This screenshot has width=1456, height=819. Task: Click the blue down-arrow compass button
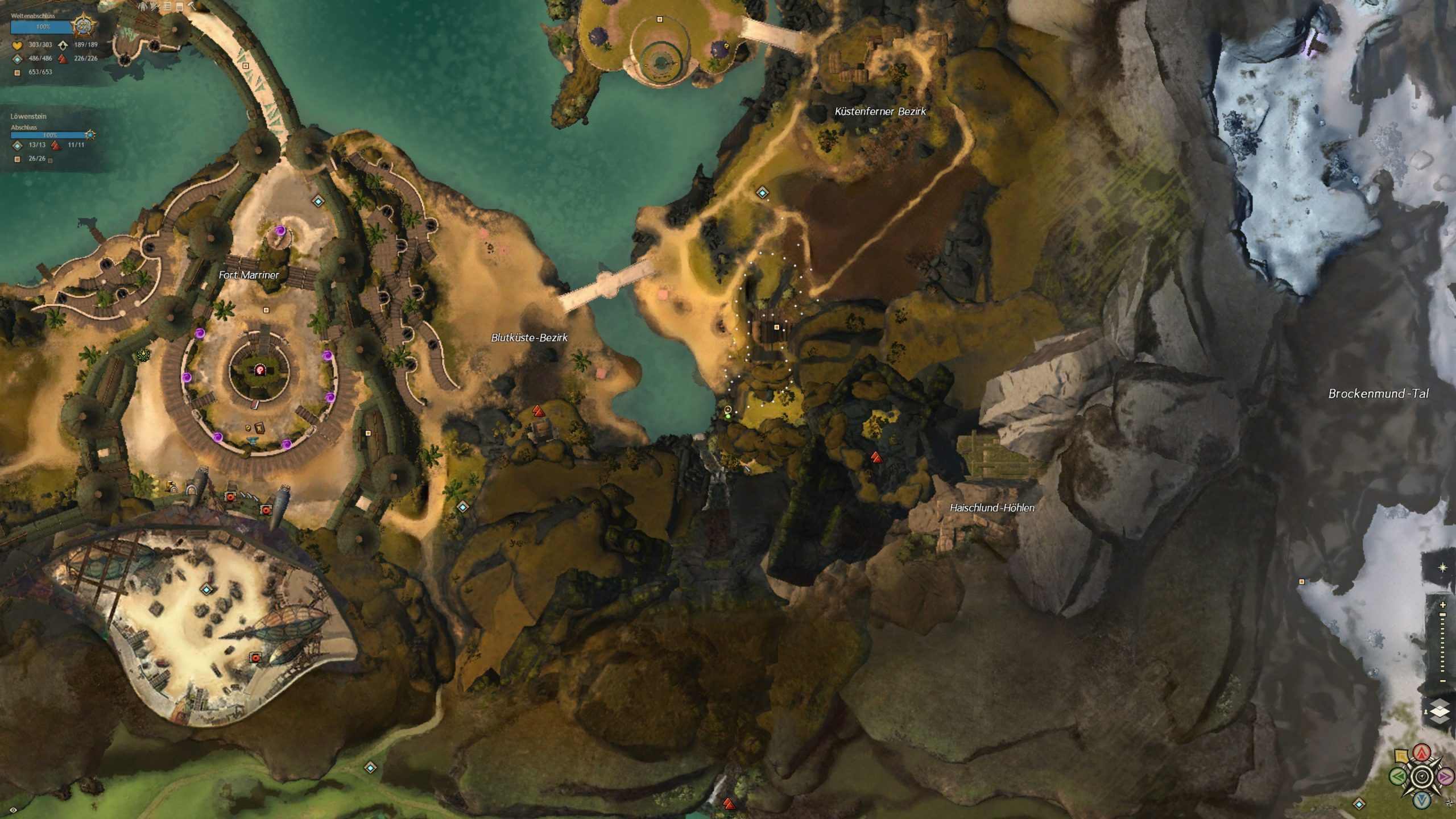point(1422,799)
